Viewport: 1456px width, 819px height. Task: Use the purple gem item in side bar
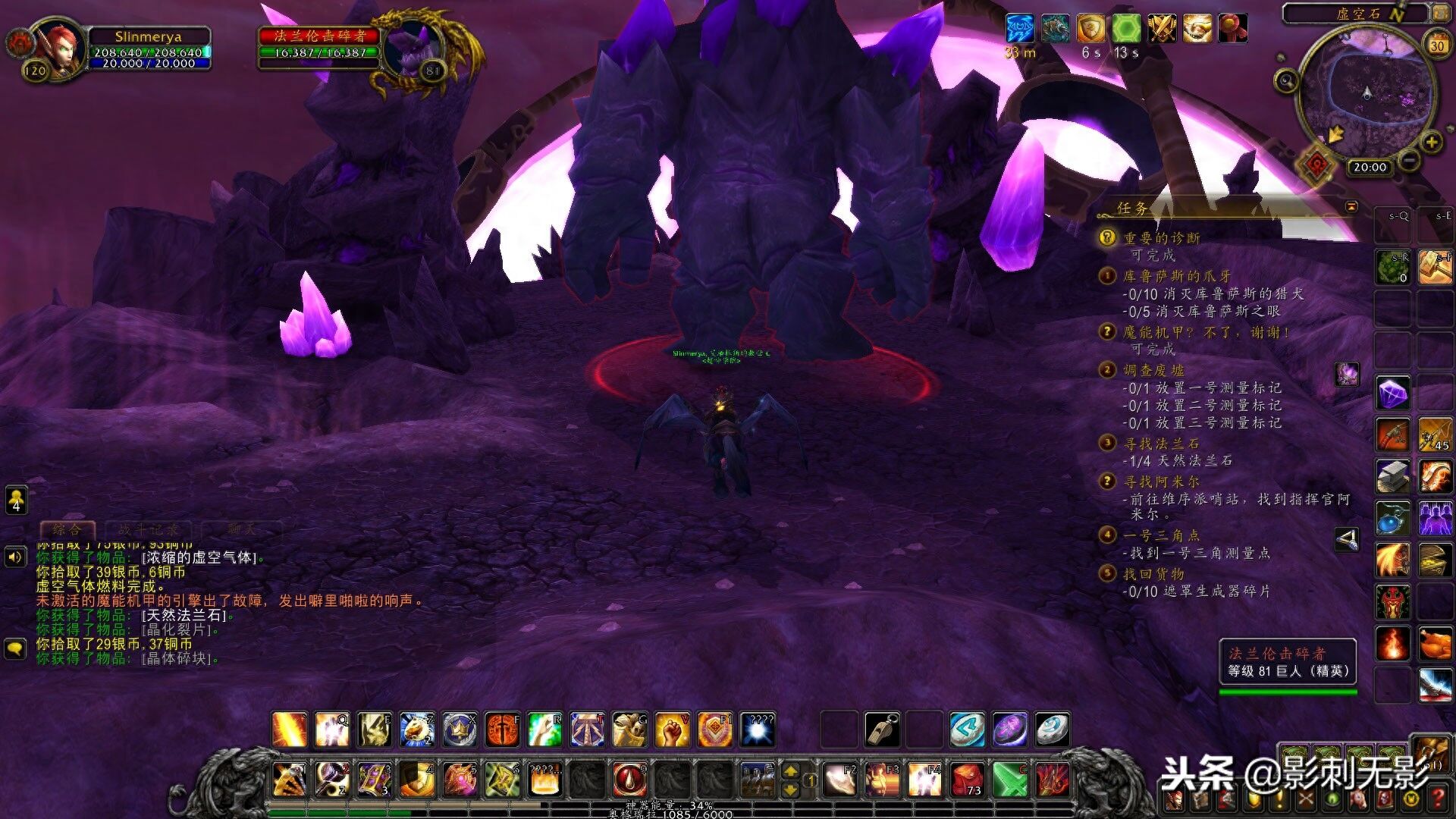click(x=1393, y=393)
